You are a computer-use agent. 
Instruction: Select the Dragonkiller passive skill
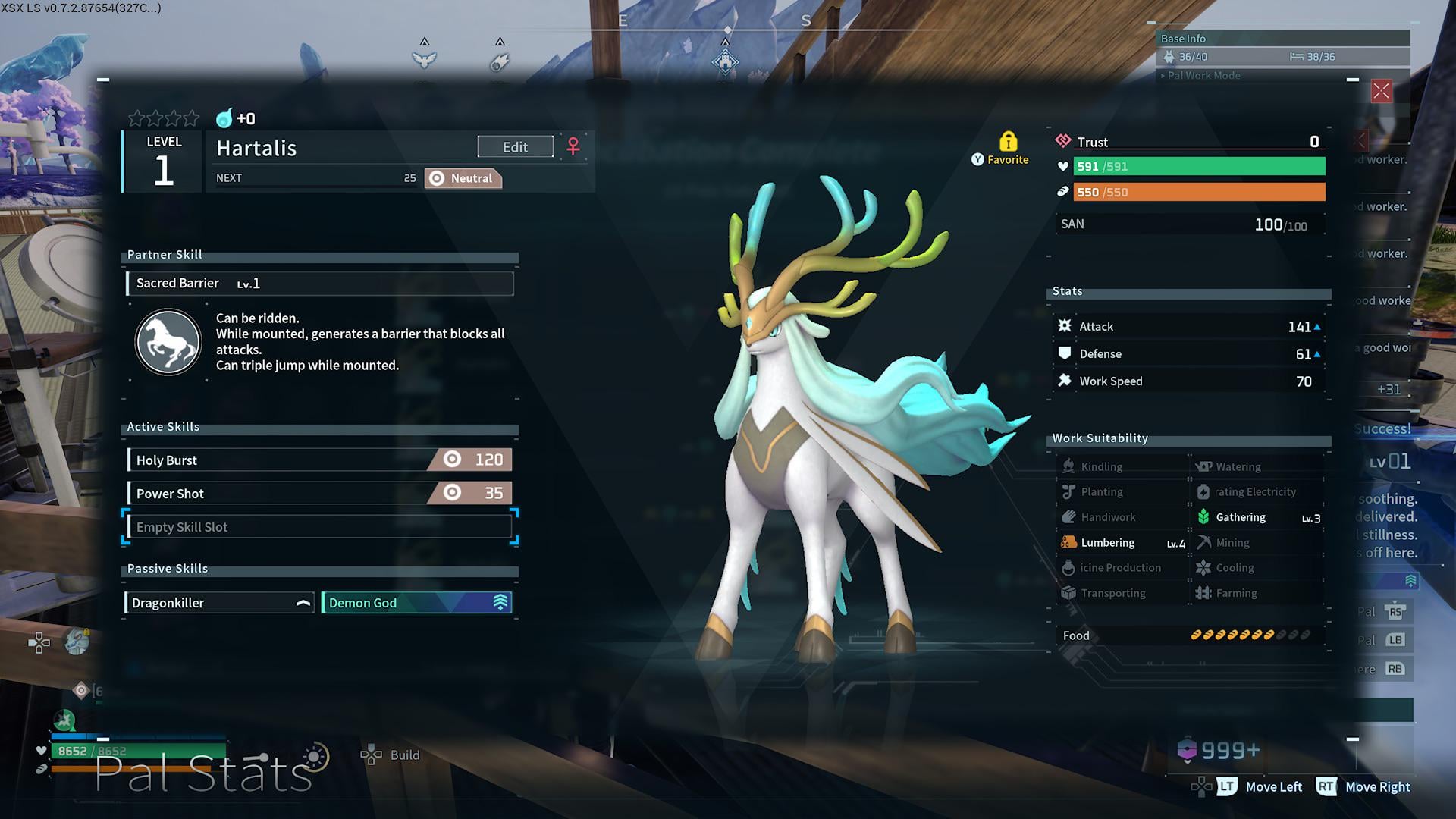(x=219, y=603)
